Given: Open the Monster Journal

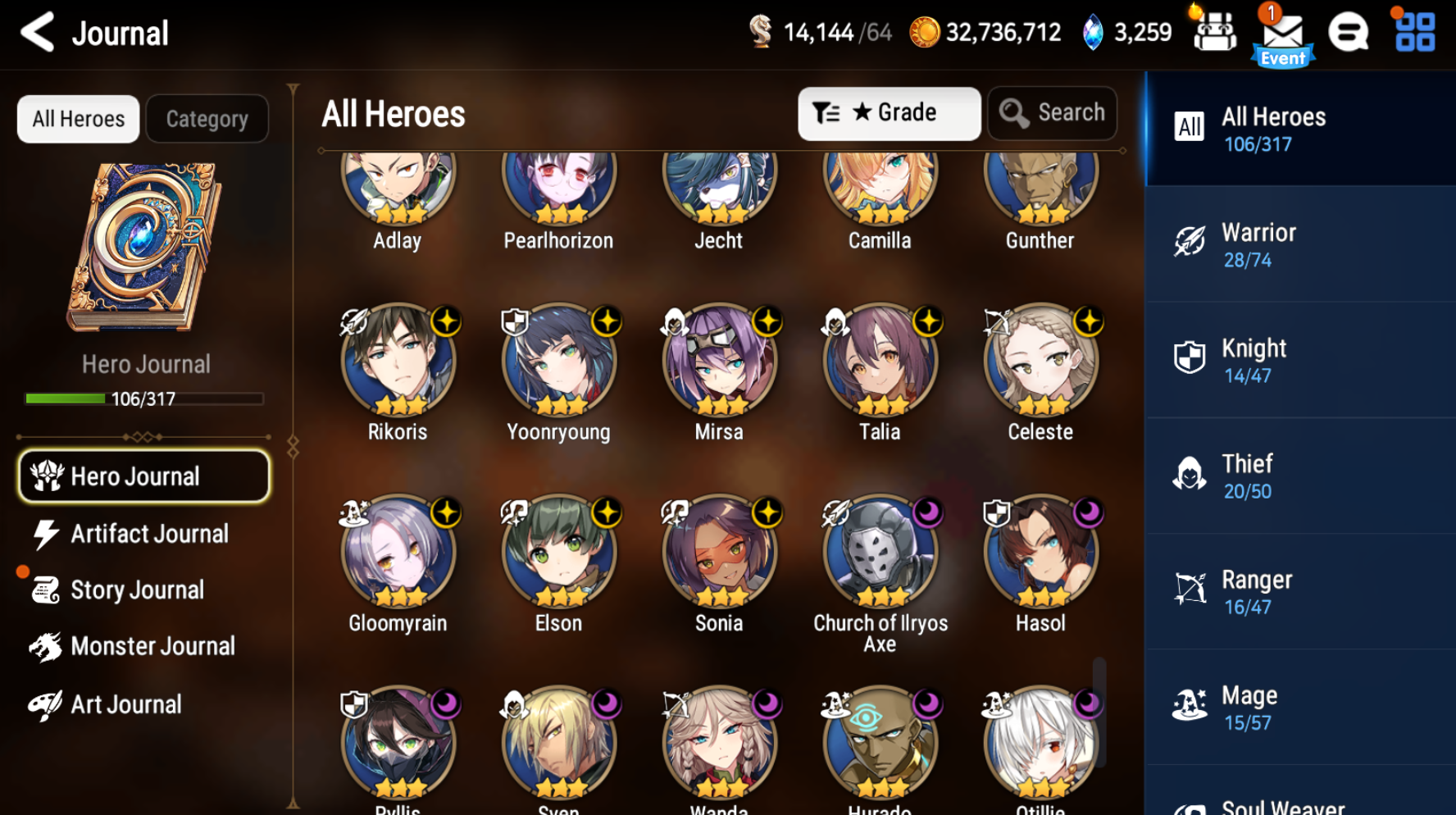Looking at the screenshot, I should (152, 646).
